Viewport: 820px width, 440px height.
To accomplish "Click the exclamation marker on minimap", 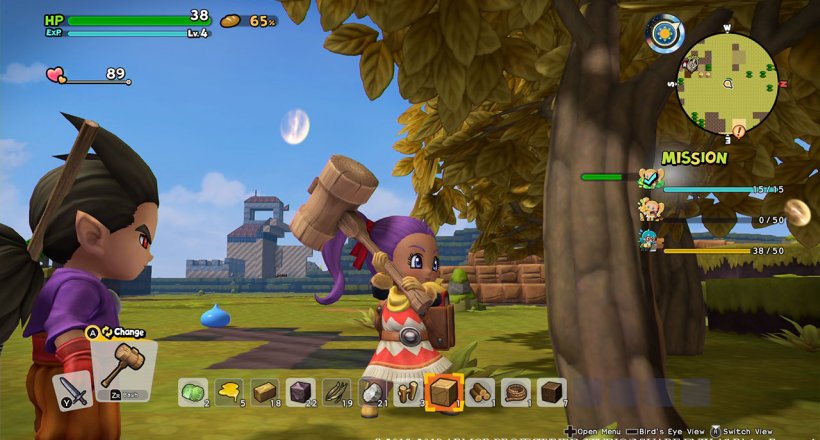I will point(738,130).
